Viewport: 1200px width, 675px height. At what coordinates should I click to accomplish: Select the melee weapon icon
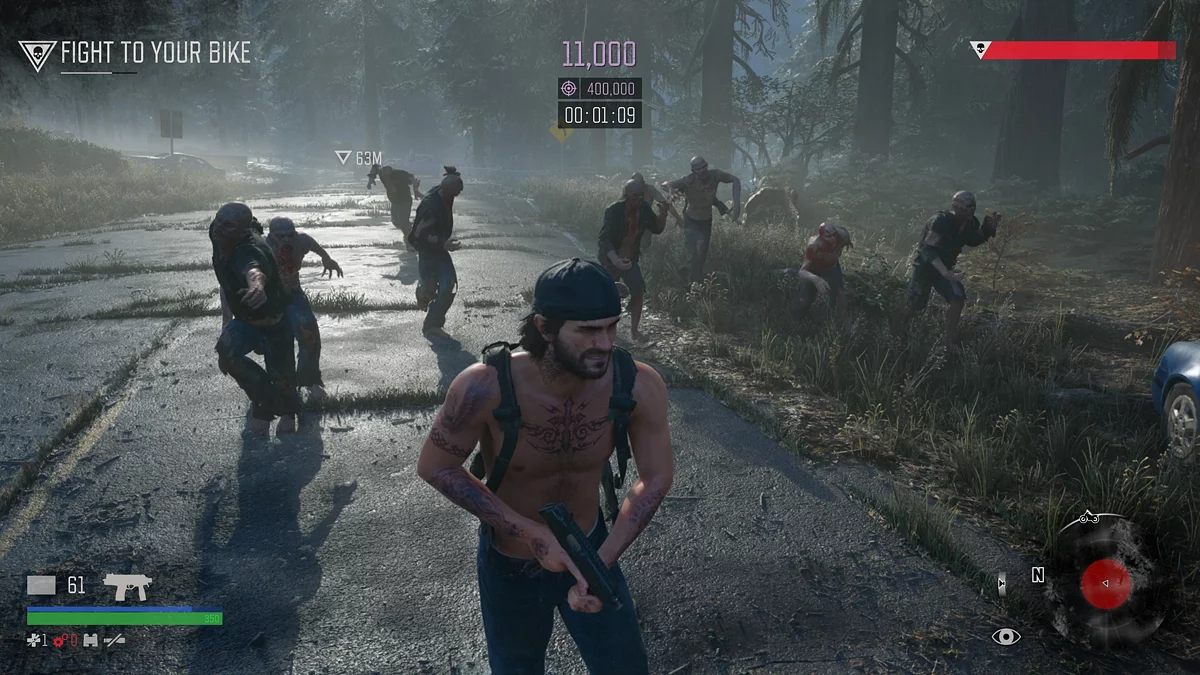pyautogui.click(x=114, y=640)
